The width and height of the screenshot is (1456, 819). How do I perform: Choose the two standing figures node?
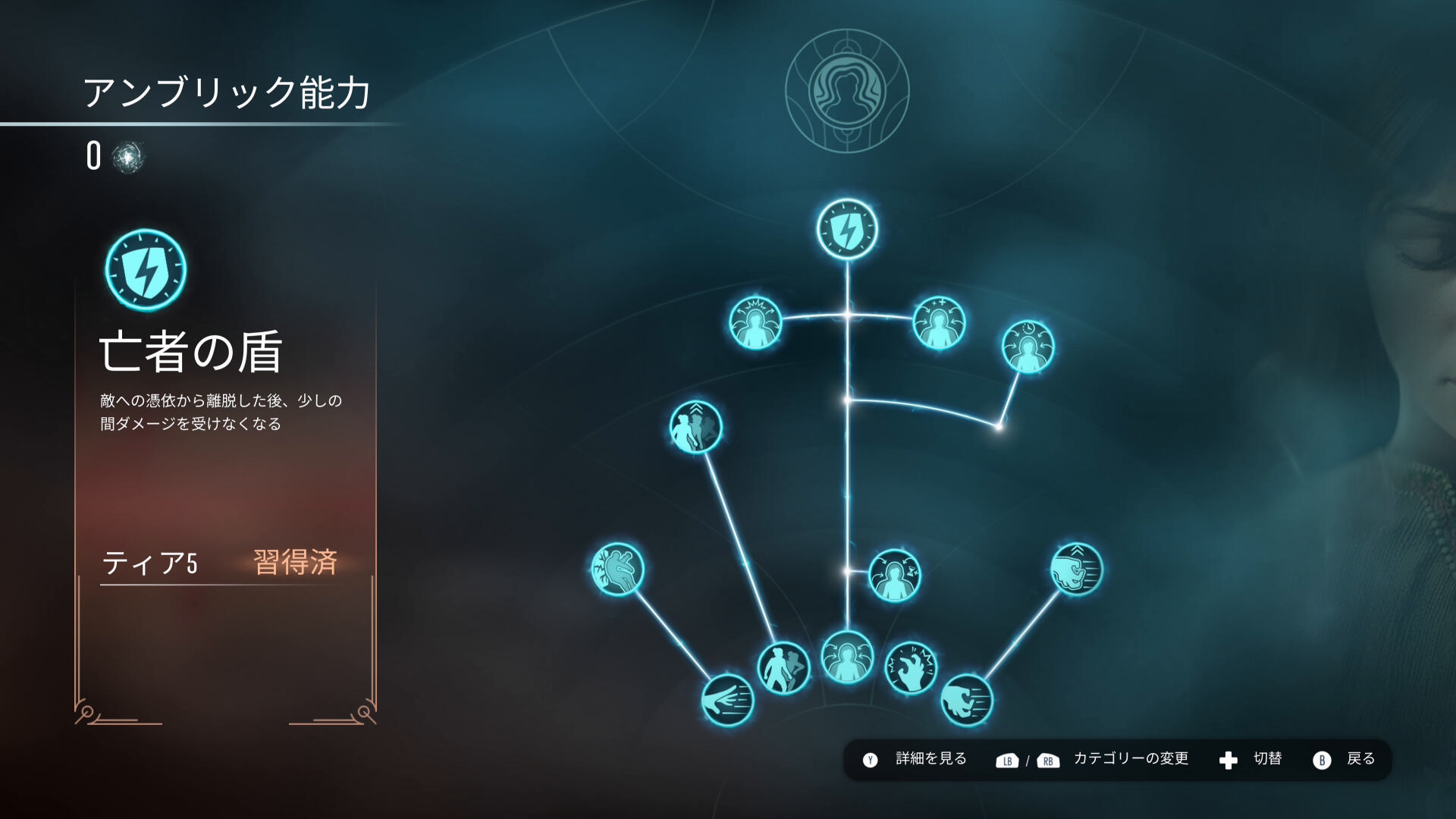pyautogui.click(x=783, y=668)
